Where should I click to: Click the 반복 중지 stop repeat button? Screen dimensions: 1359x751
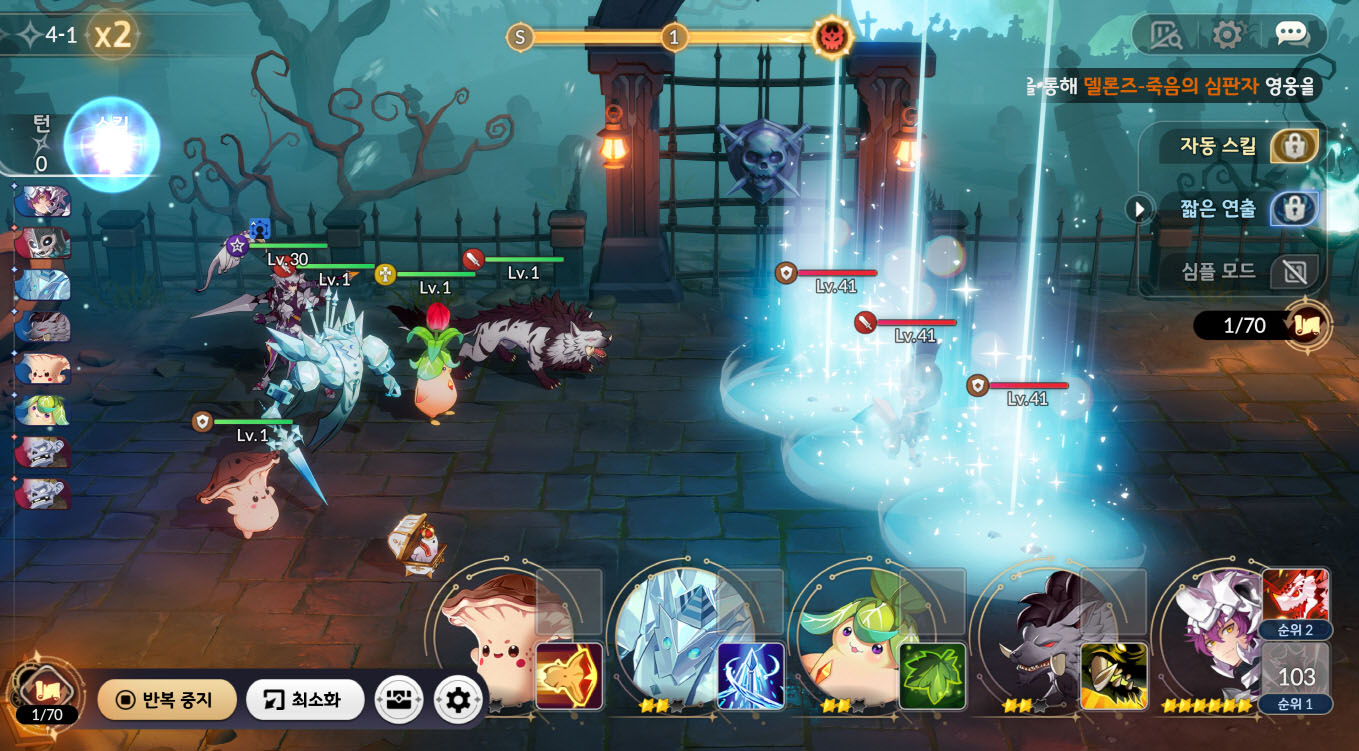(167, 700)
